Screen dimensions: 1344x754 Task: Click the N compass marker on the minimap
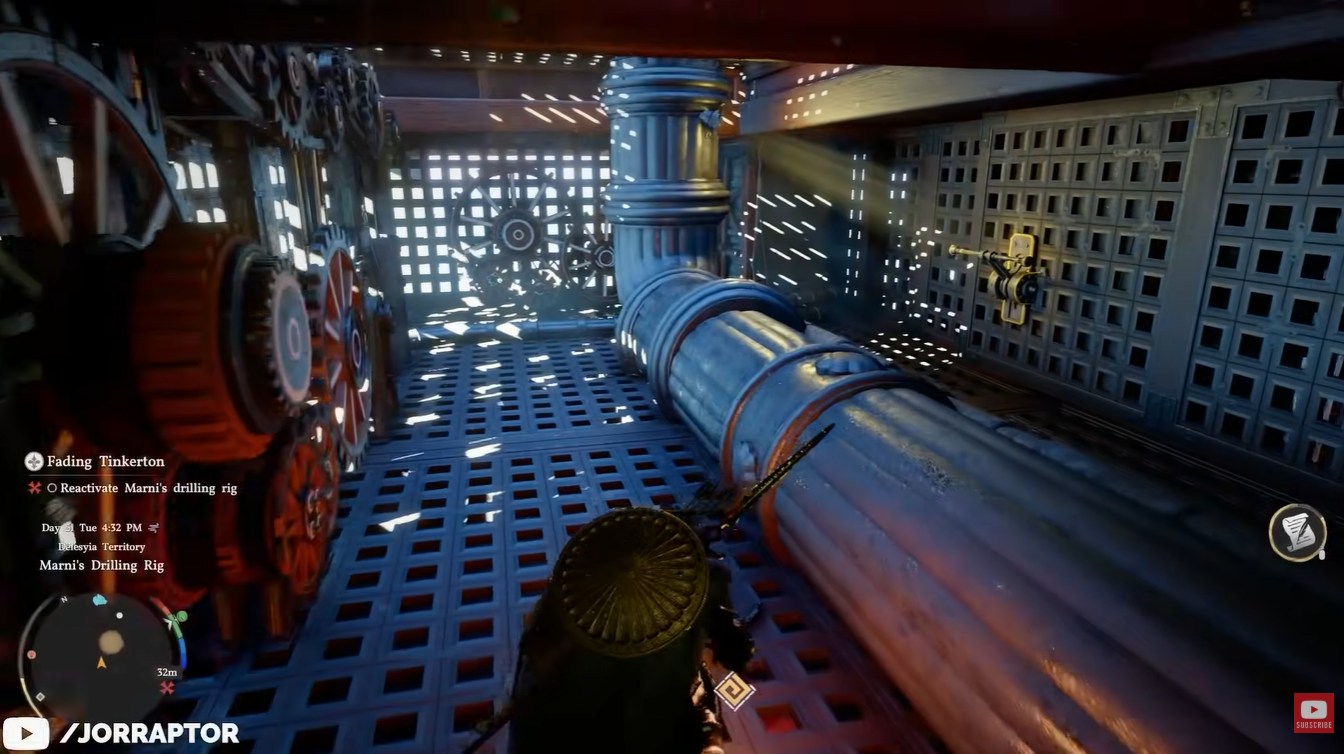tap(63, 600)
